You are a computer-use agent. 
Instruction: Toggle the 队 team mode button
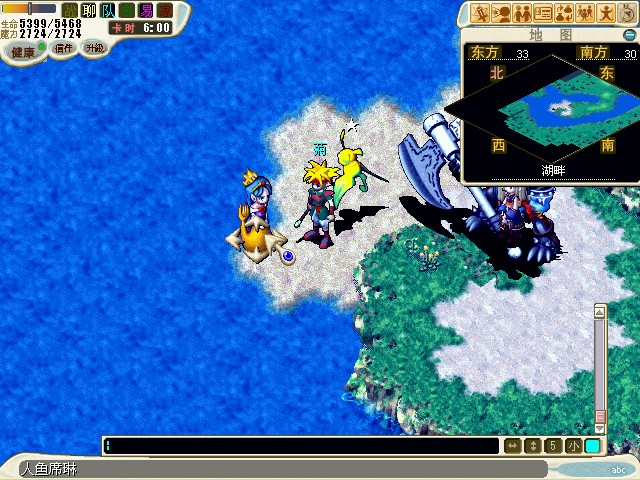click(108, 10)
